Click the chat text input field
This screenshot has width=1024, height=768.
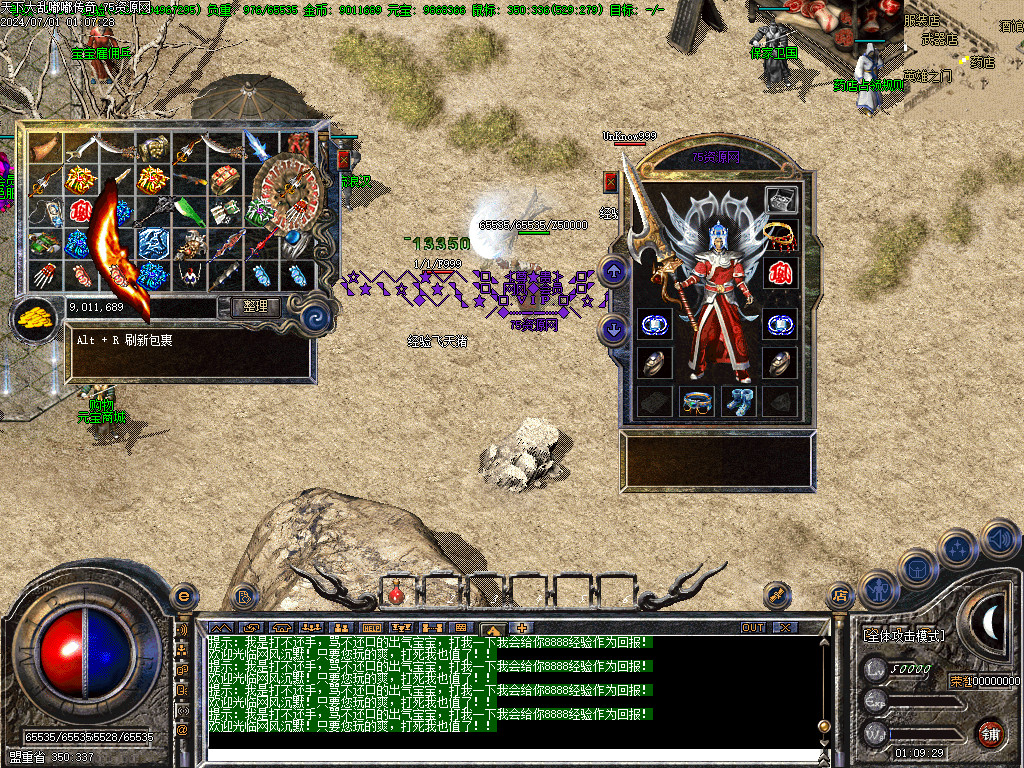(510, 757)
